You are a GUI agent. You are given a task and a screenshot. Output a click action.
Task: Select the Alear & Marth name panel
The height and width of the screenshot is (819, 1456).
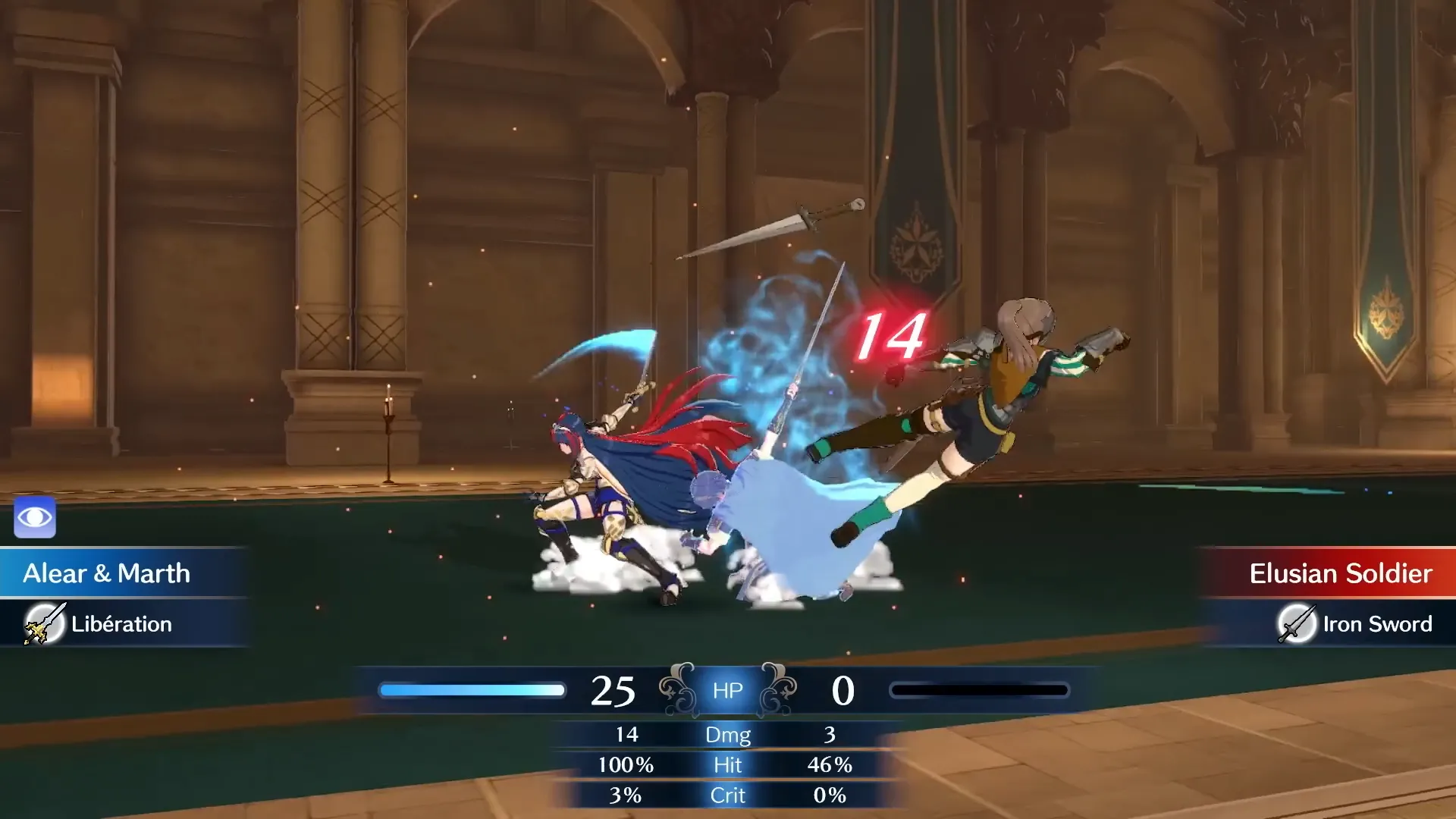tap(107, 573)
